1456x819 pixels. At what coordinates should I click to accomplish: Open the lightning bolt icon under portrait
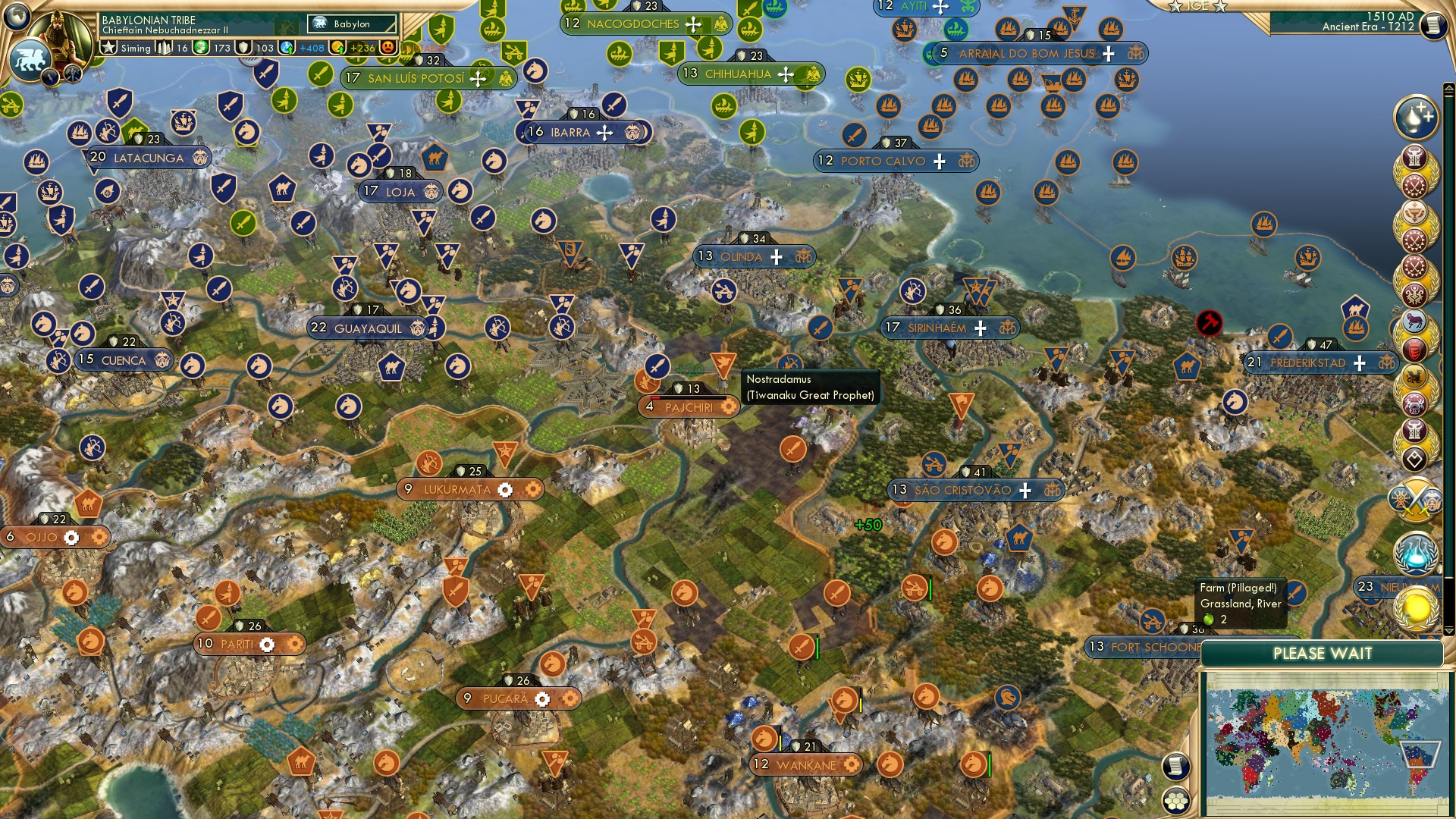coord(52,77)
